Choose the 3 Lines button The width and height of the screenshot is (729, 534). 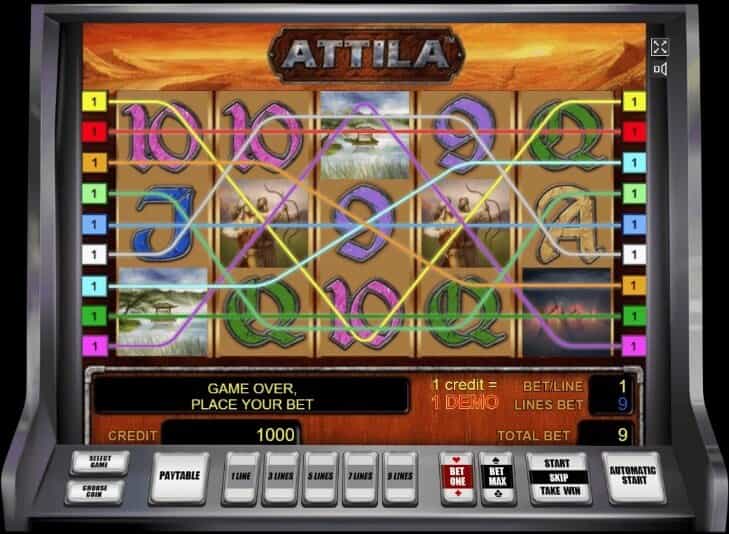pos(280,476)
